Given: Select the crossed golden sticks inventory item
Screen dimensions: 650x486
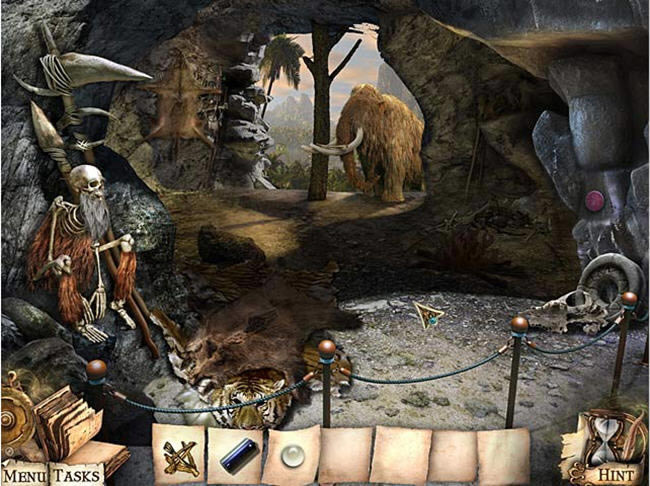Looking at the screenshot, I should (180, 455).
